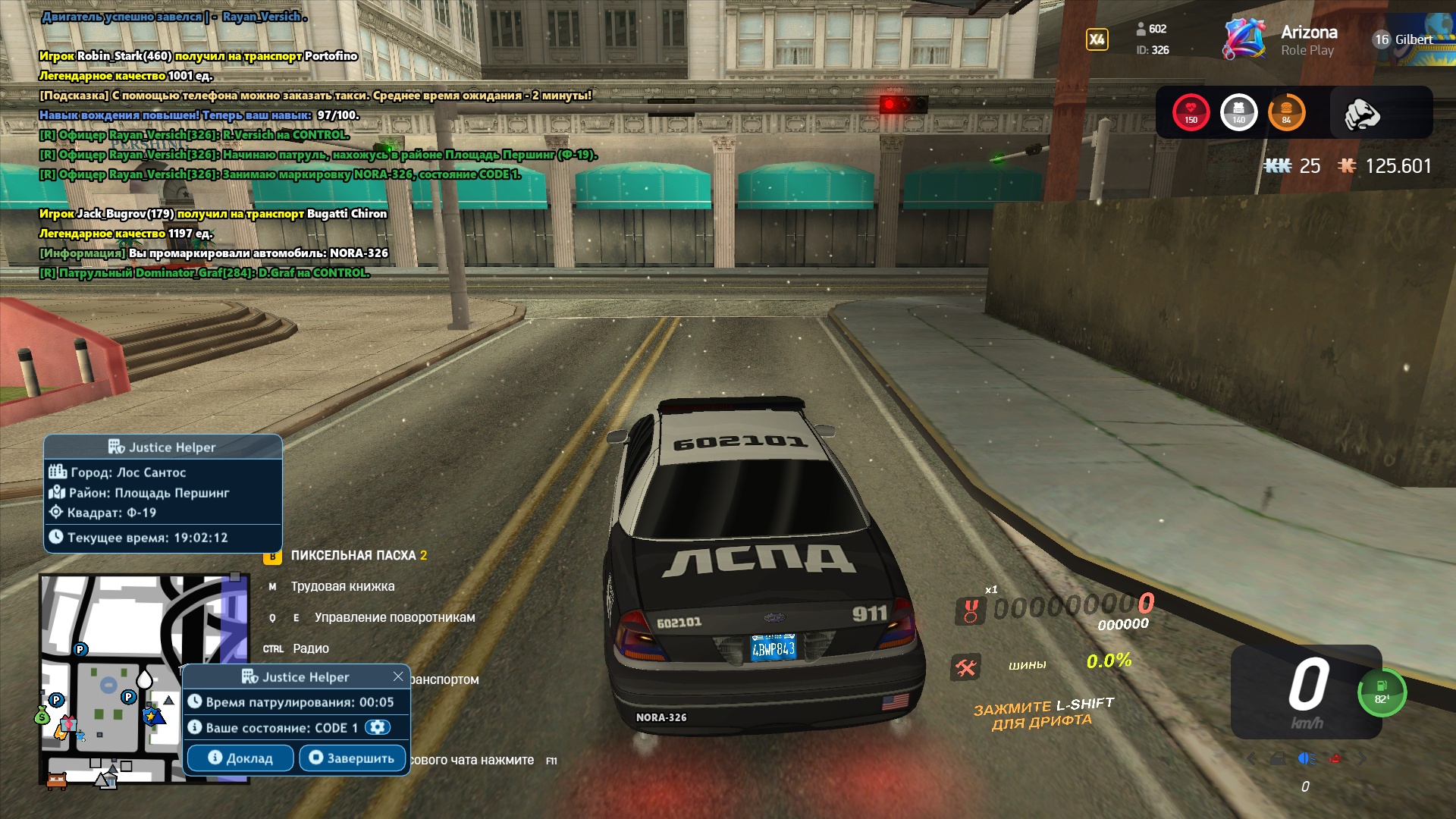Click the green fuel gauge circle
The image size is (1456, 819).
pyautogui.click(x=1382, y=692)
